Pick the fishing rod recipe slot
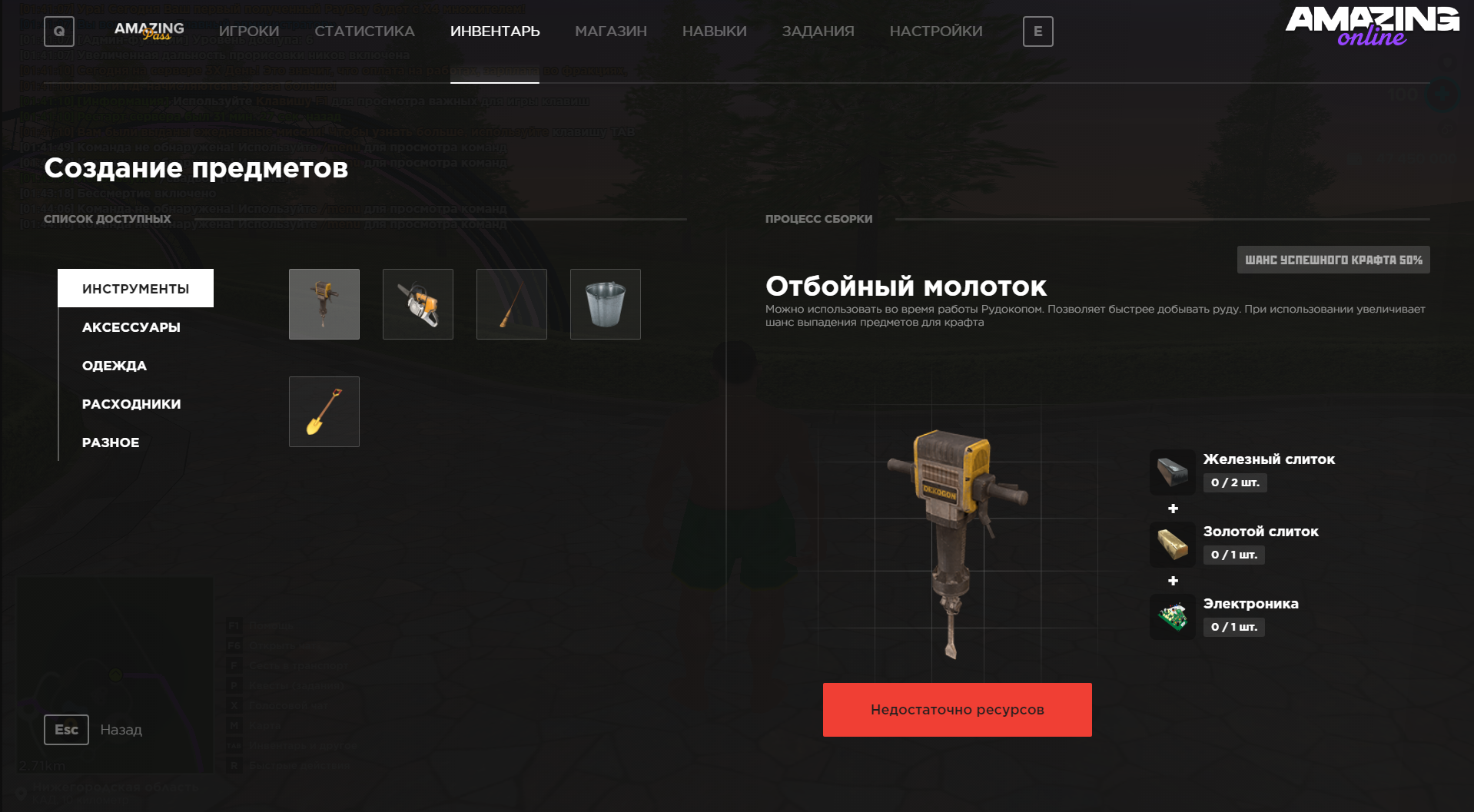Image resolution: width=1474 pixels, height=812 pixels. pos(512,304)
